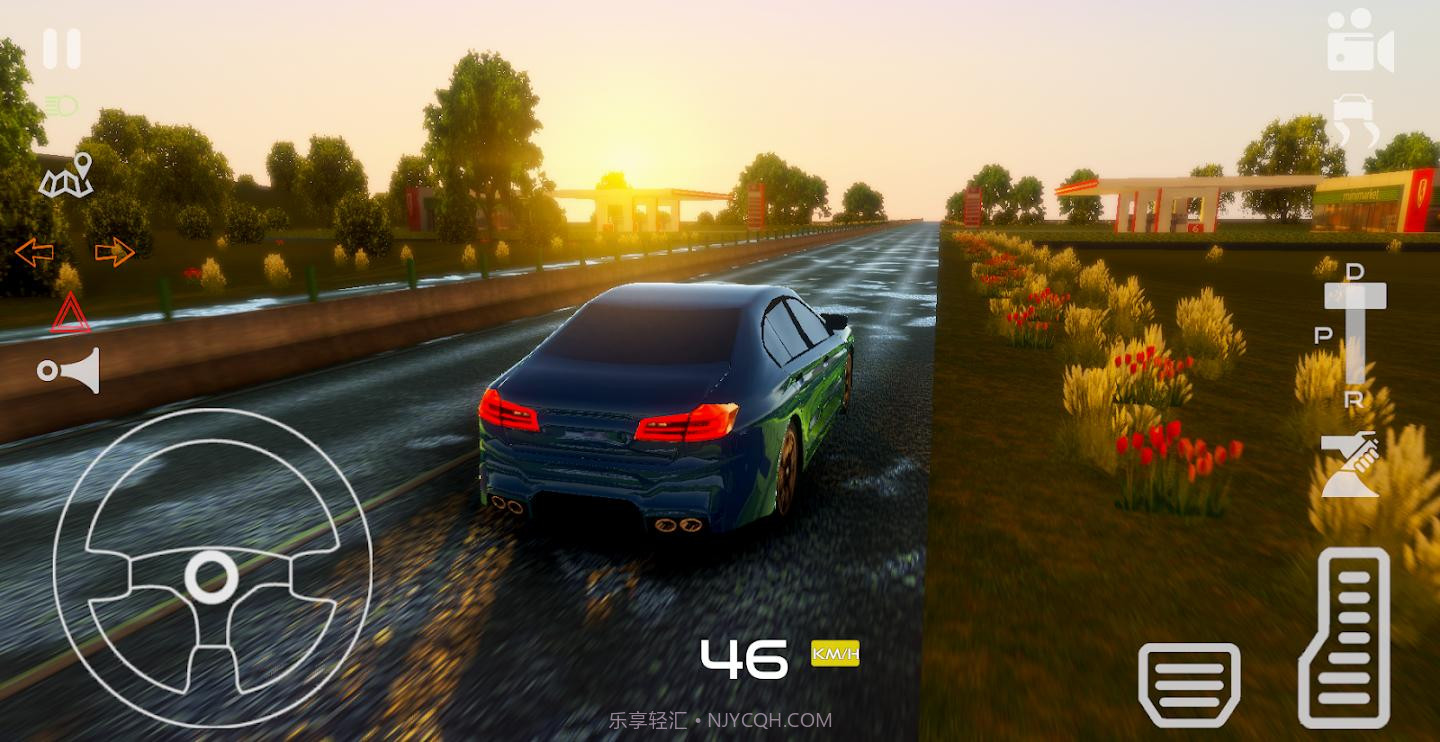Open the map with location pin
This screenshot has height=742, width=1440.
click(x=66, y=177)
